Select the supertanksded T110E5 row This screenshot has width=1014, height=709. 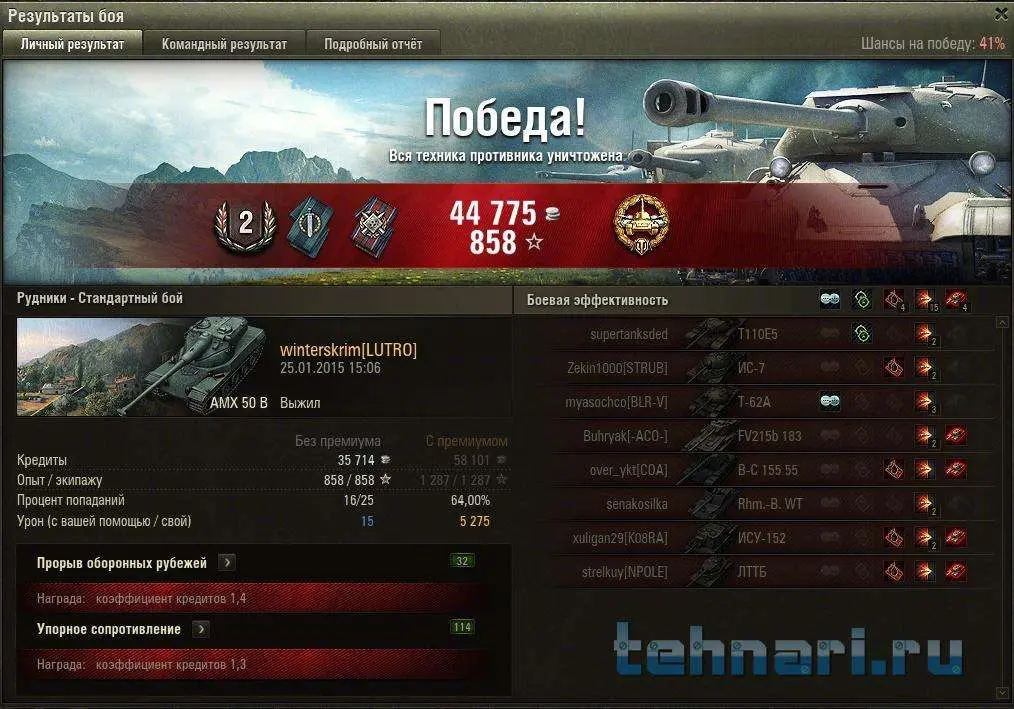pos(760,334)
